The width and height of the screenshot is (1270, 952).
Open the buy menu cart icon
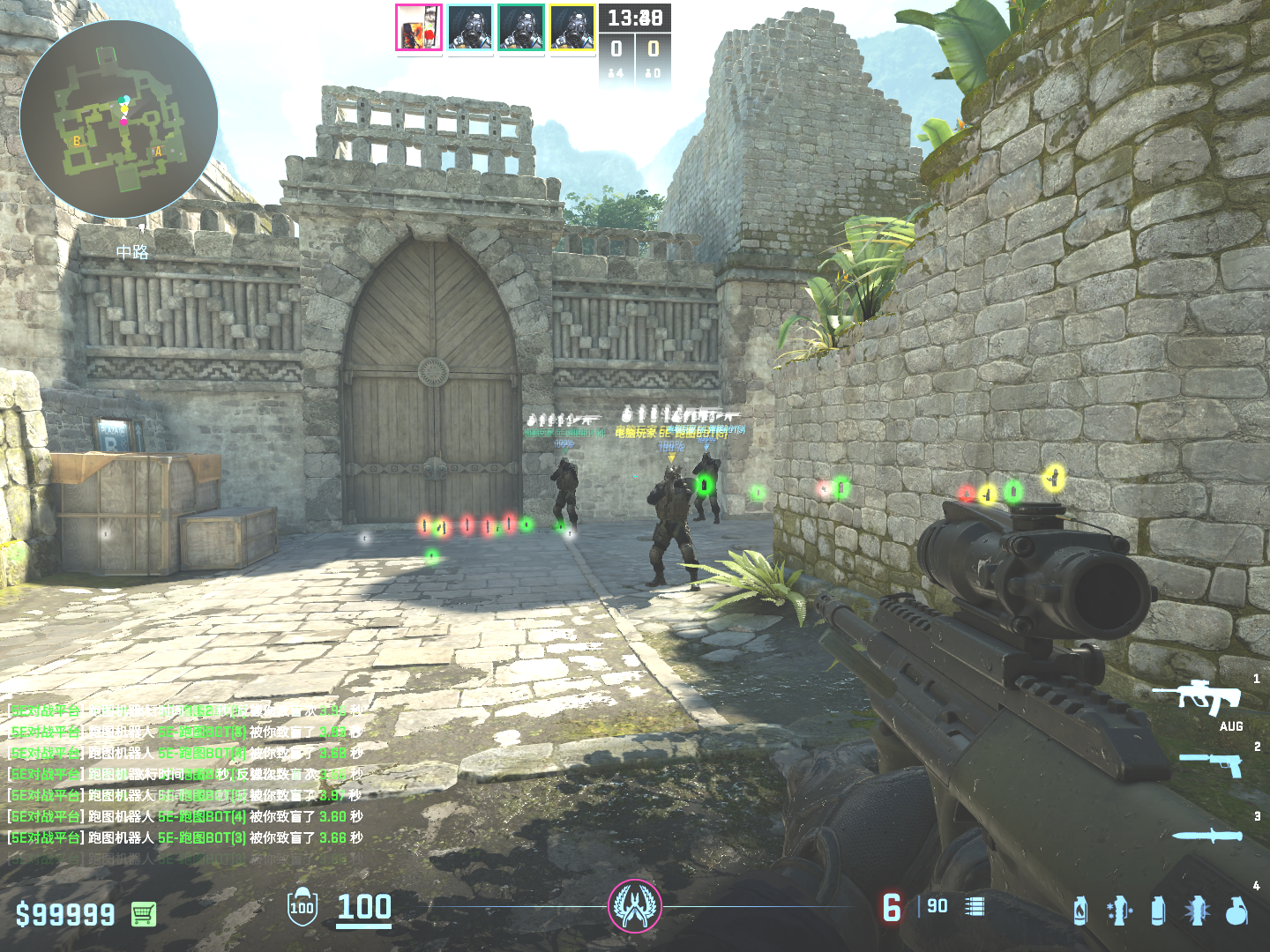point(144,914)
